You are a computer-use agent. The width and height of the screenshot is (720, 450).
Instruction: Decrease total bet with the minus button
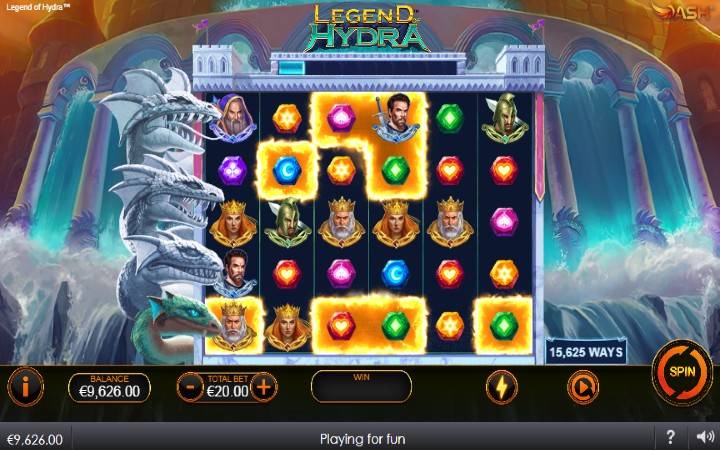(190, 386)
